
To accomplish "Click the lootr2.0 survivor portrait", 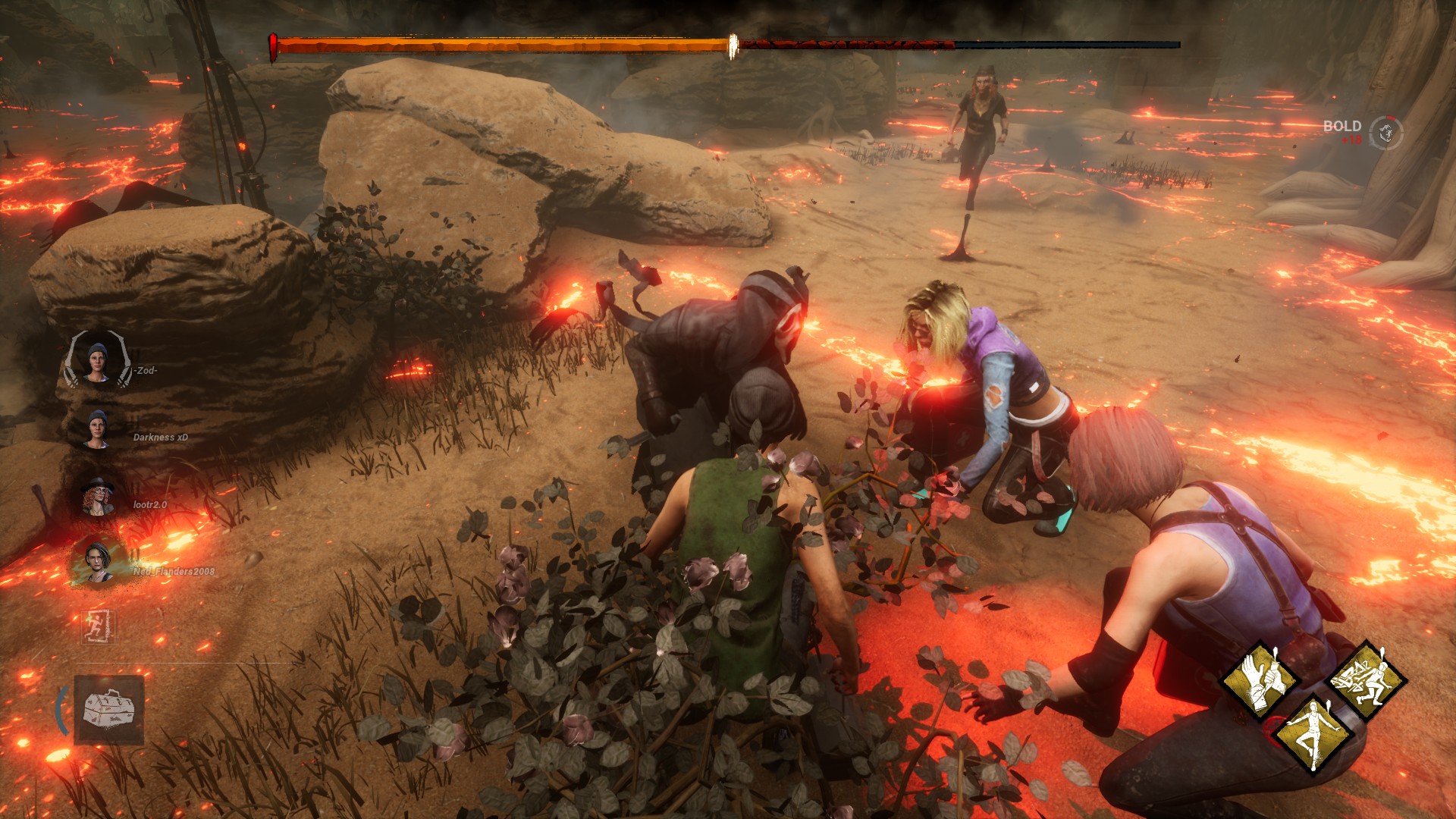I will pos(98,497).
